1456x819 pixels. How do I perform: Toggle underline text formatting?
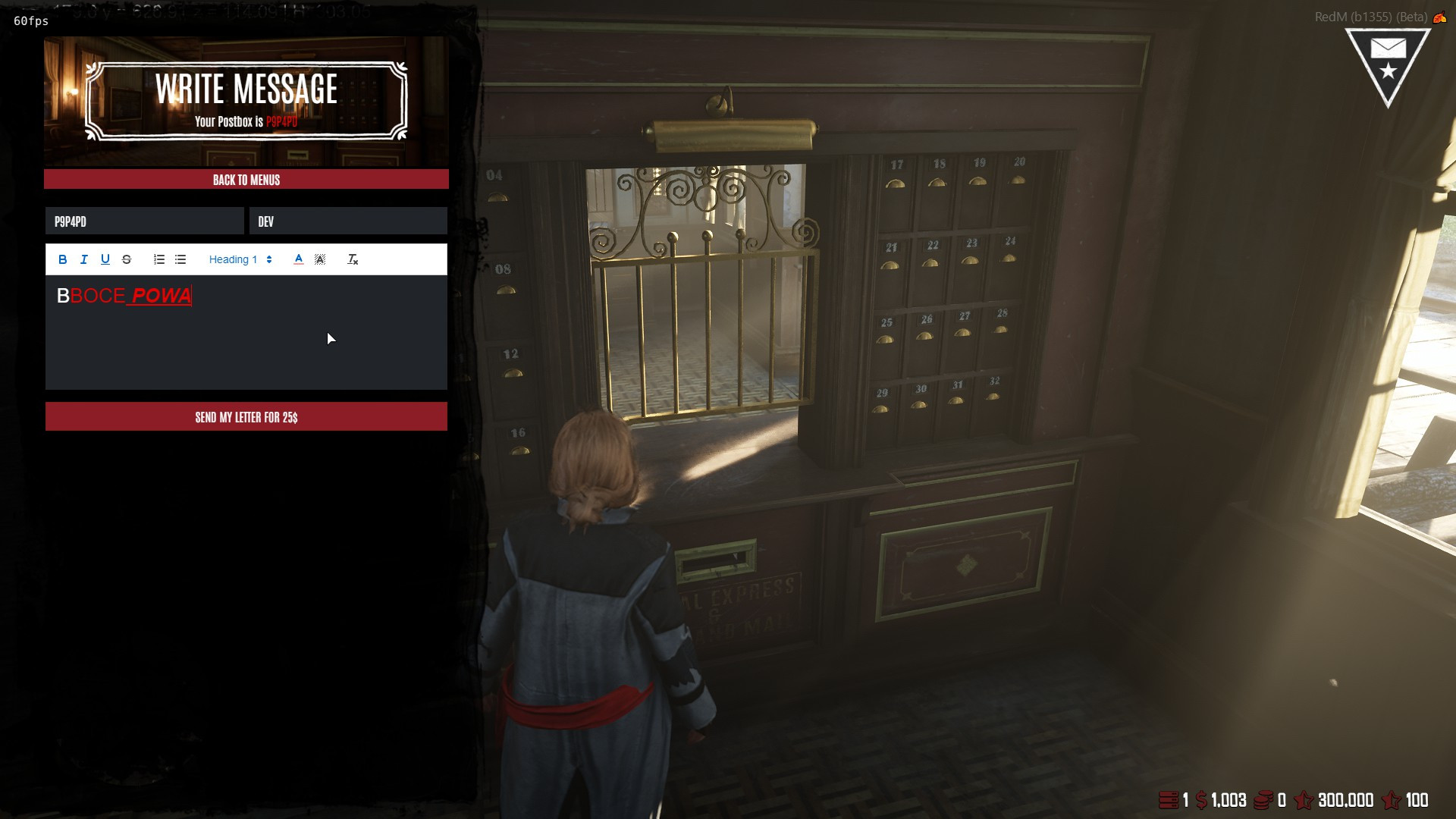tap(105, 259)
